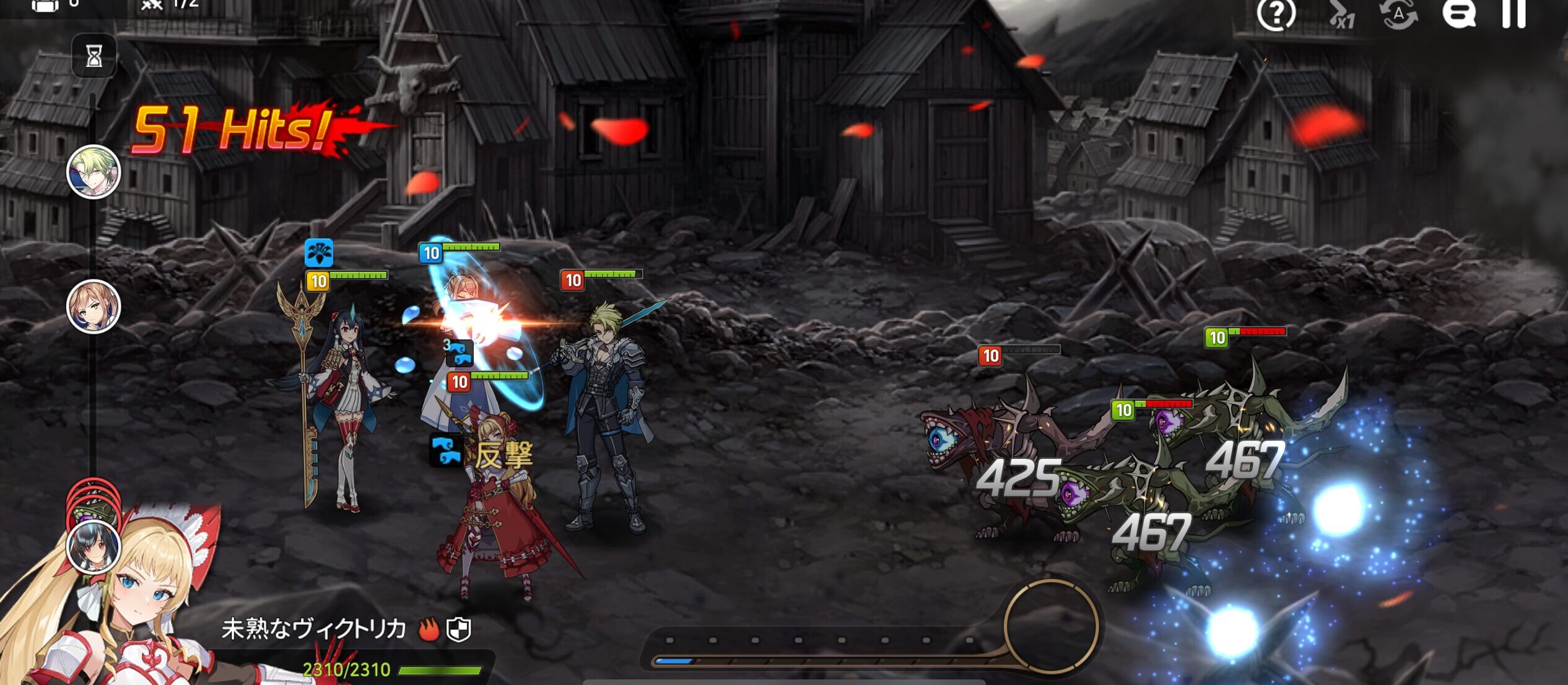This screenshot has height=685, width=1568.
Task: Pause the battle
Action: pyautogui.click(x=1514, y=14)
